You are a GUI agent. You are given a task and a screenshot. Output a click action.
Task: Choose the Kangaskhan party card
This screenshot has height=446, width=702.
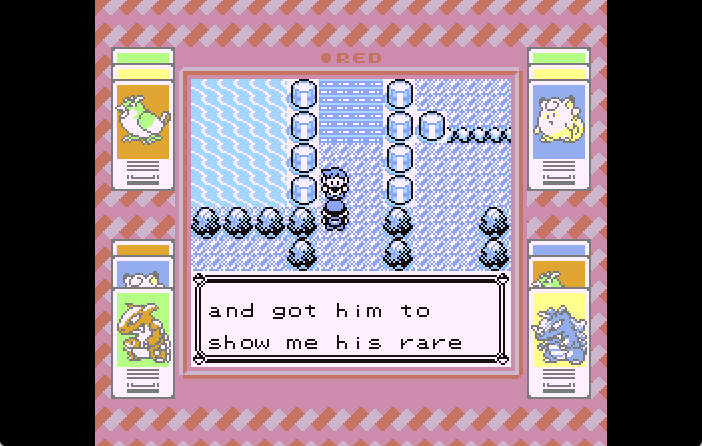pyautogui.click(x=143, y=332)
